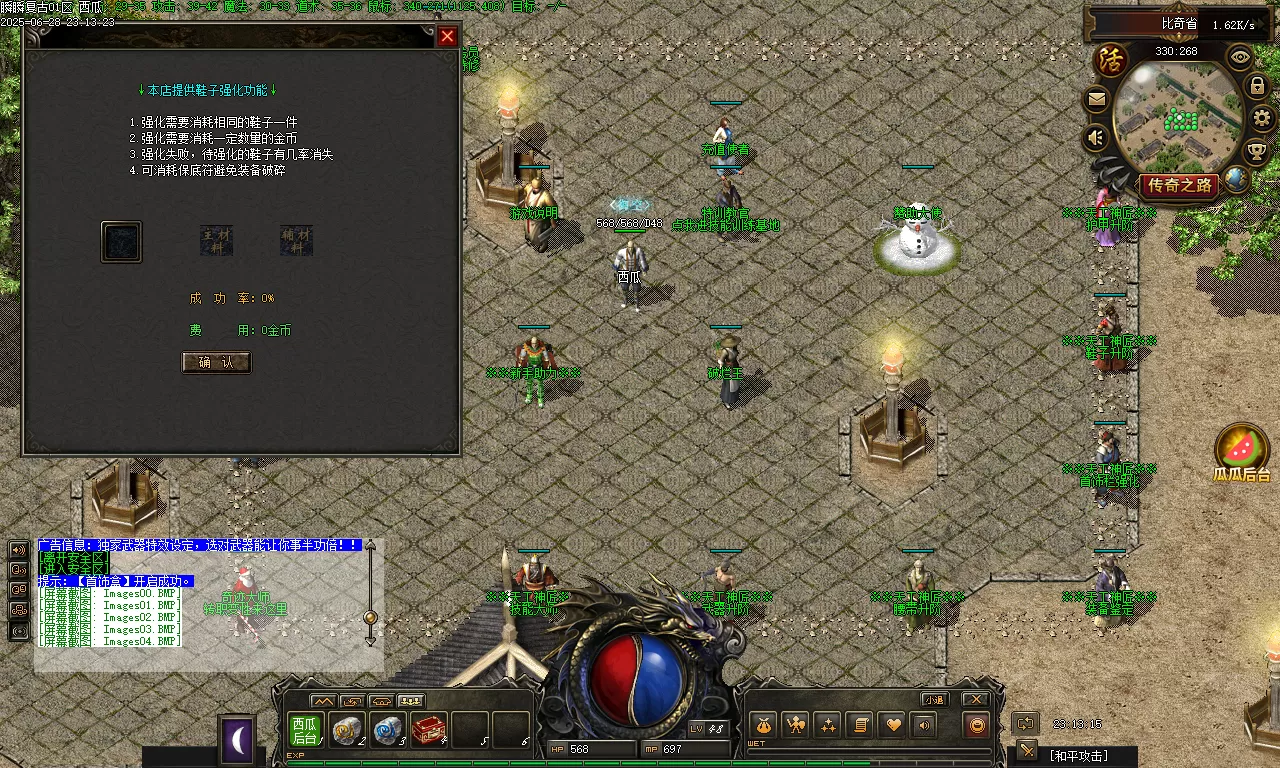Open settings via the gear icon
The height and width of the screenshot is (768, 1280).
point(1262,118)
